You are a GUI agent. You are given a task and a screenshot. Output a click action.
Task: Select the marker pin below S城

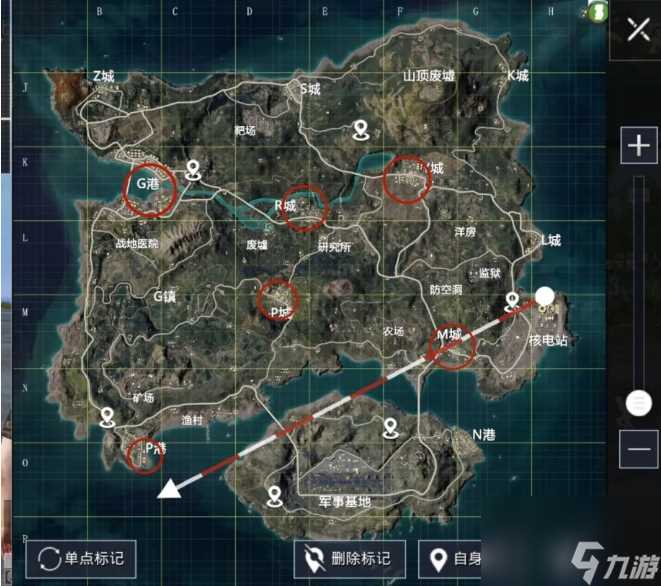click(361, 129)
